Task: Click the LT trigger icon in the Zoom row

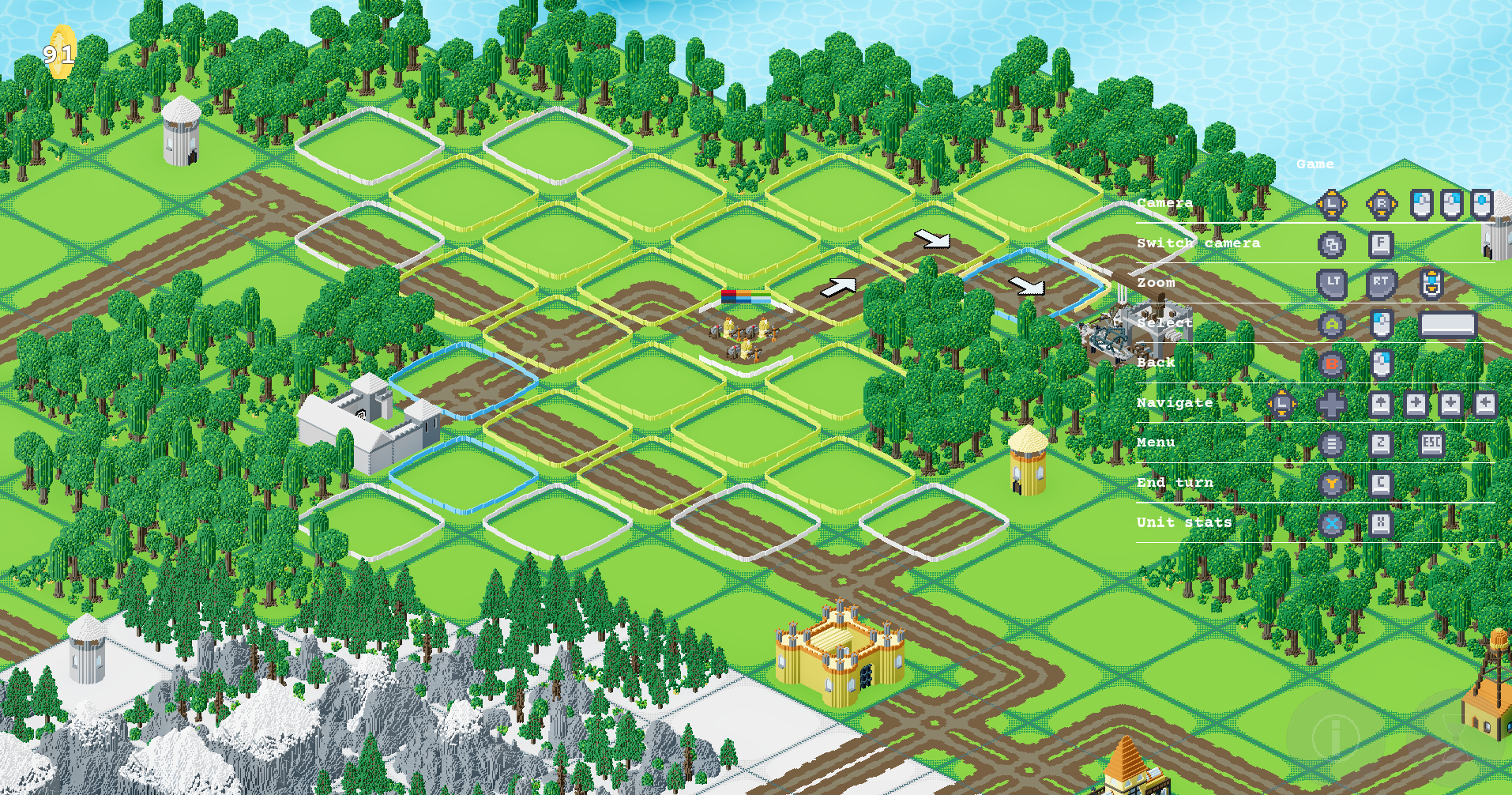Action: point(1332,282)
